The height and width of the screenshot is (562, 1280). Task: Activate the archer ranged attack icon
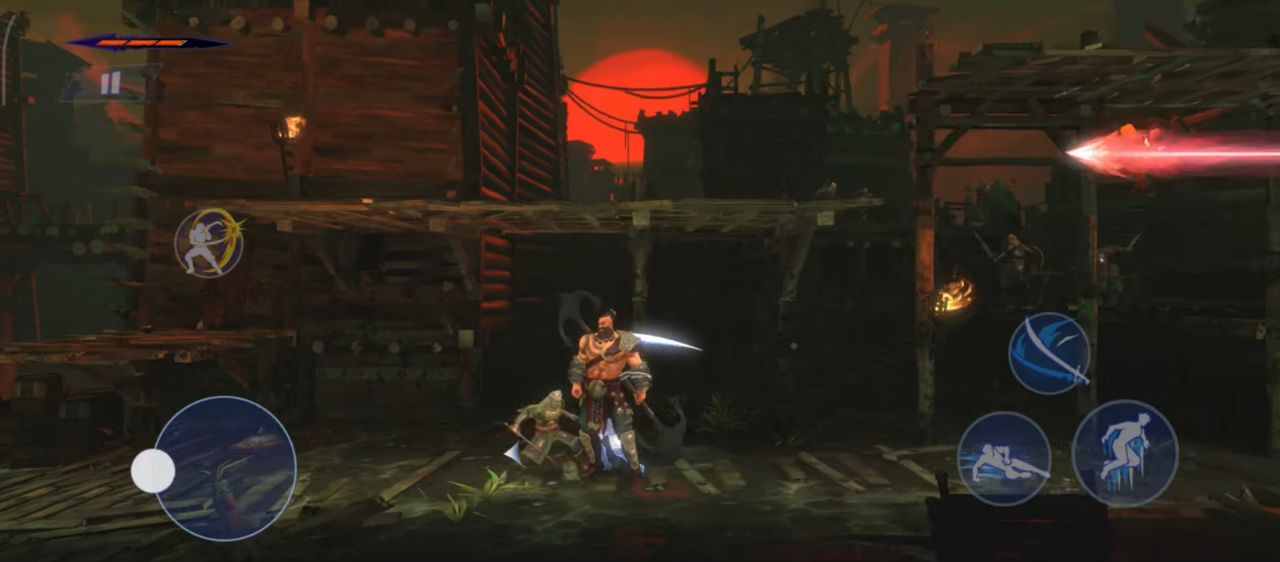pos(209,242)
